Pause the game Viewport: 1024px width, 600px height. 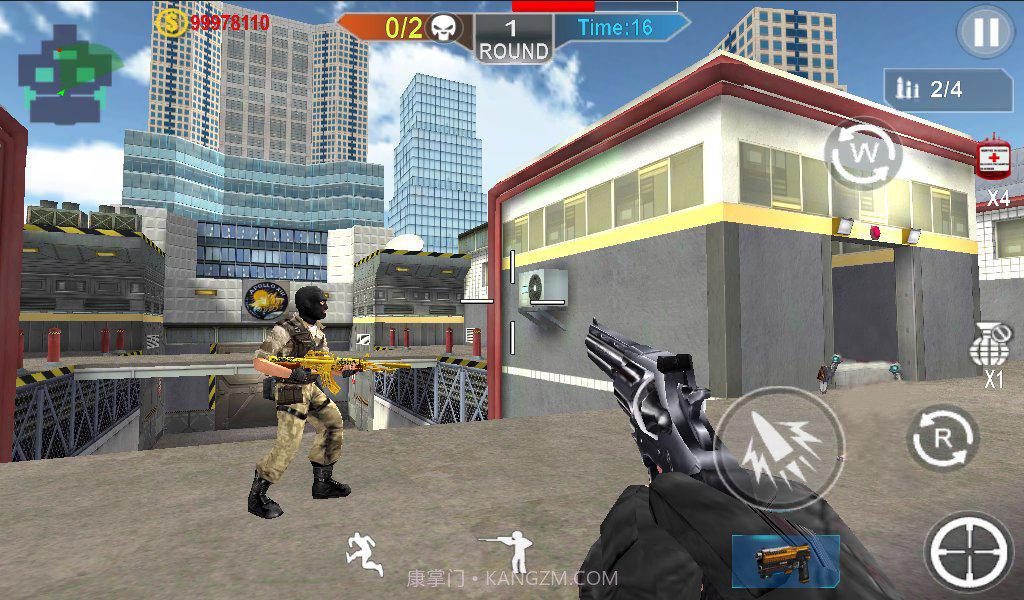(x=985, y=33)
